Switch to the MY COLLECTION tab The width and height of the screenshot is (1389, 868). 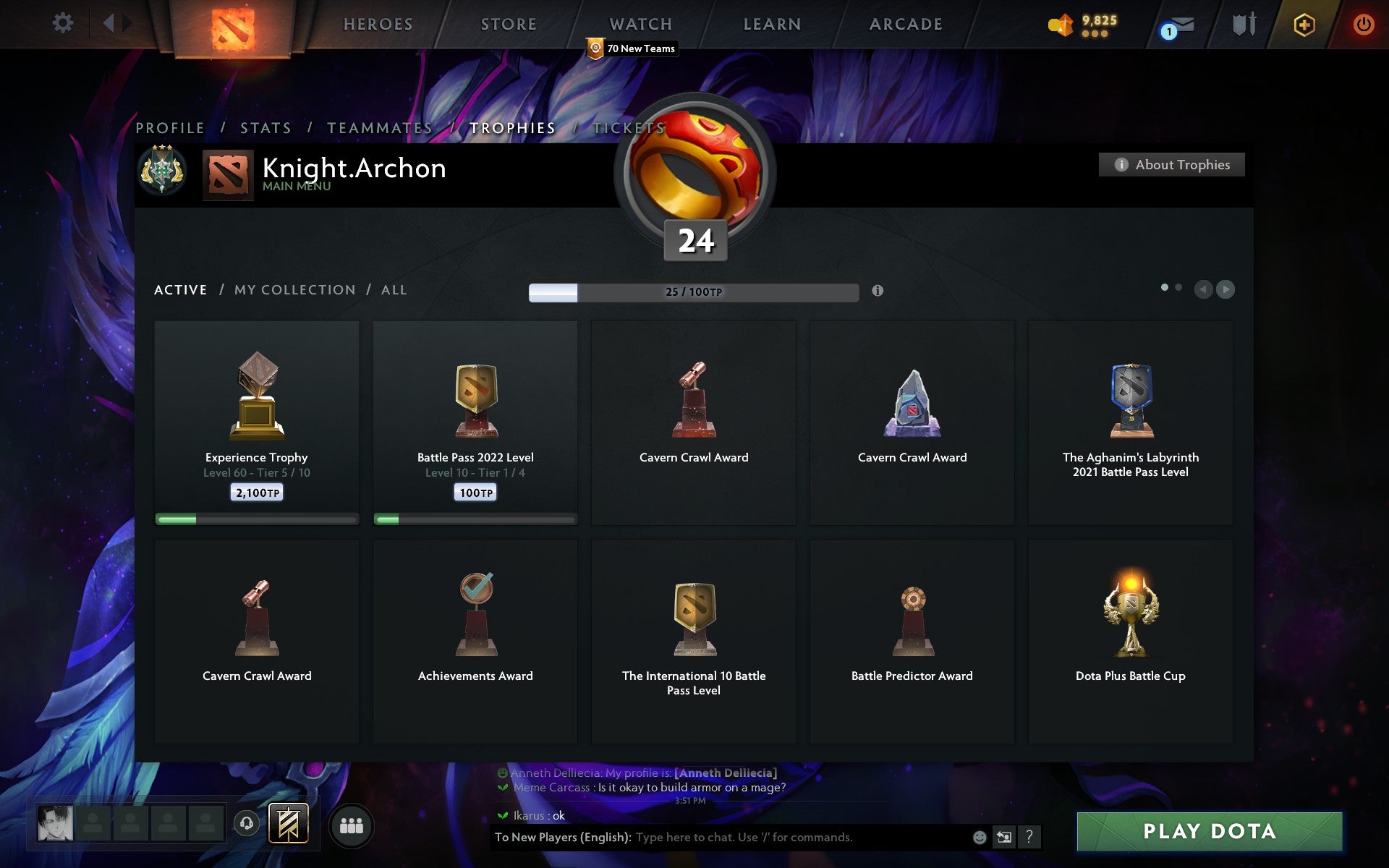[294, 289]
